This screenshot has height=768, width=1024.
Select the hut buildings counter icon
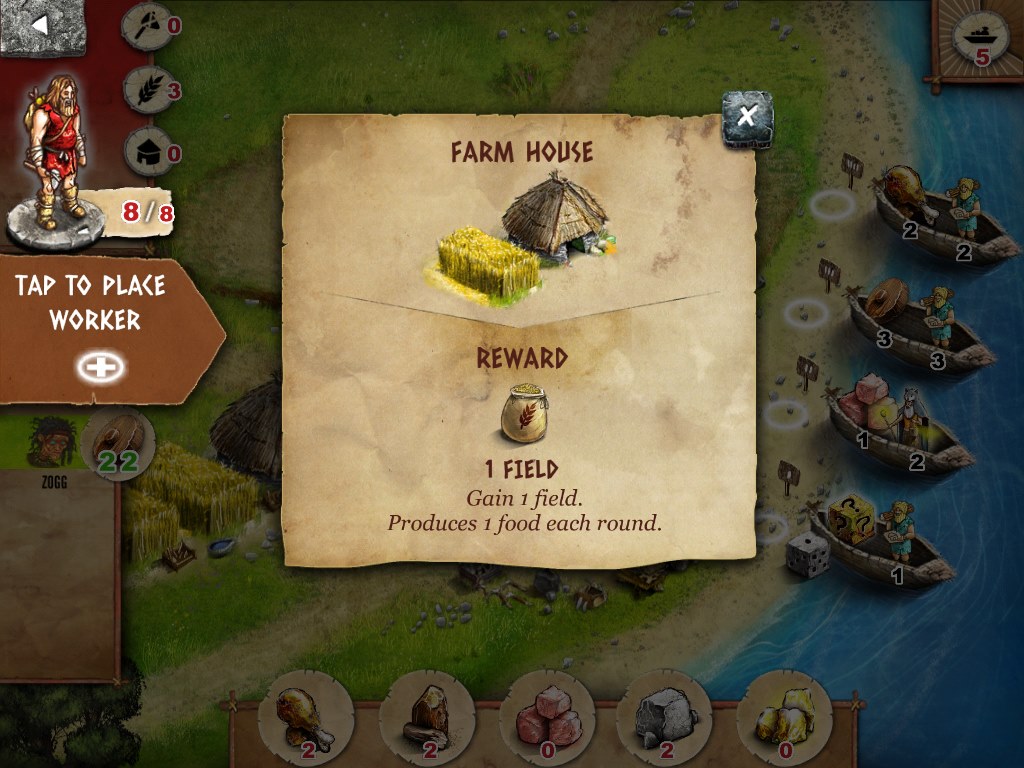pos(148,153)
